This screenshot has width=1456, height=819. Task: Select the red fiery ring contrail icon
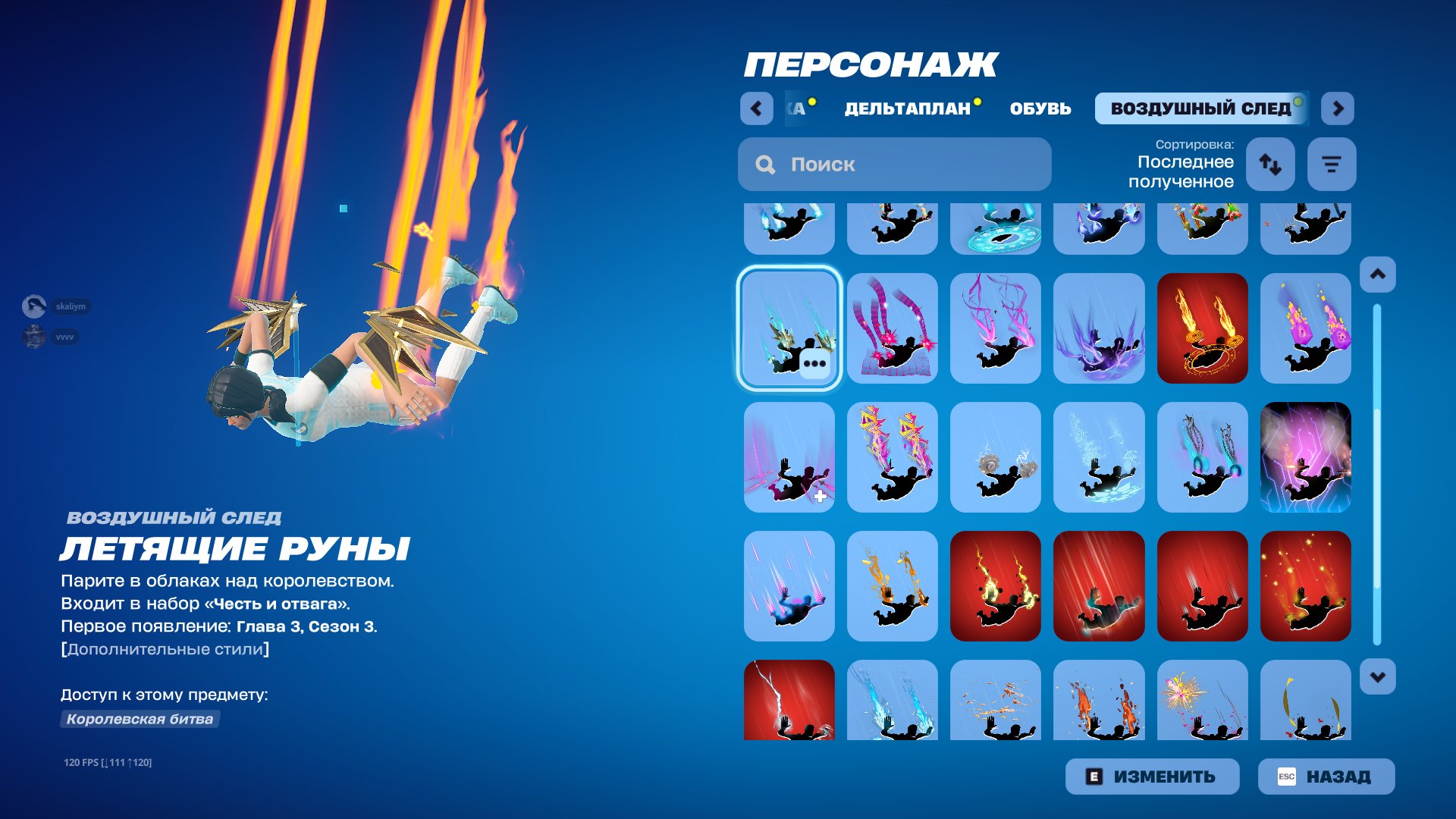coord(1203,329)
